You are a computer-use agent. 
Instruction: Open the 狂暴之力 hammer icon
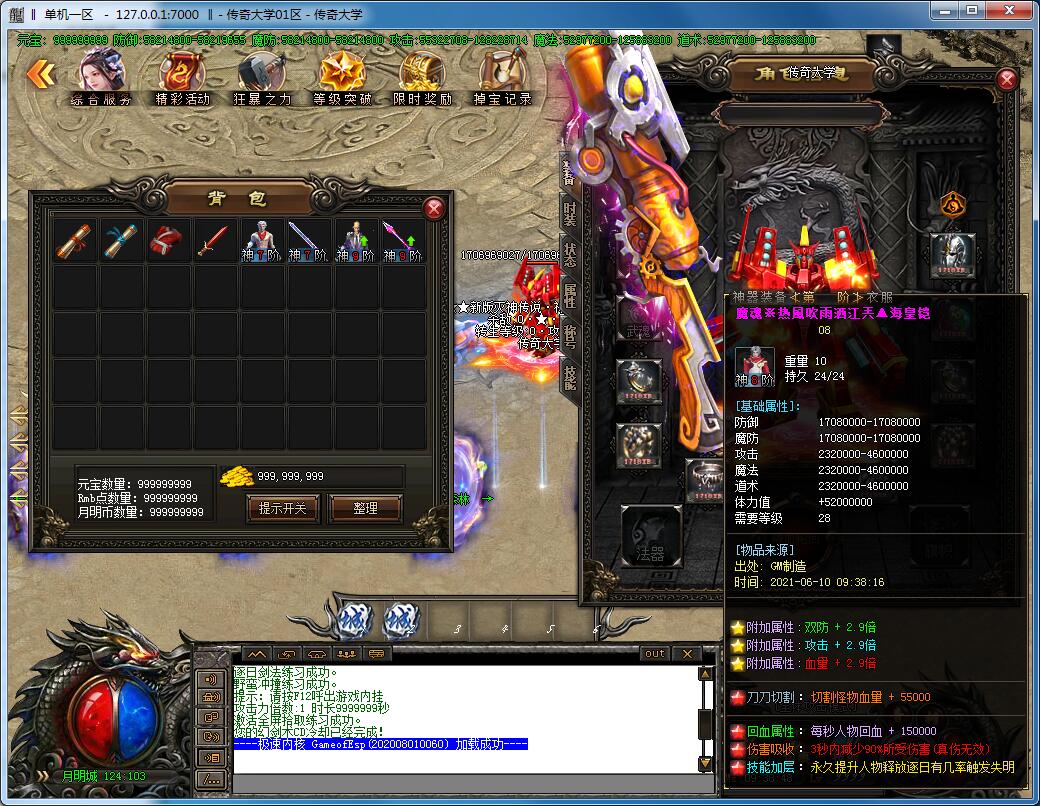(262, 76)
